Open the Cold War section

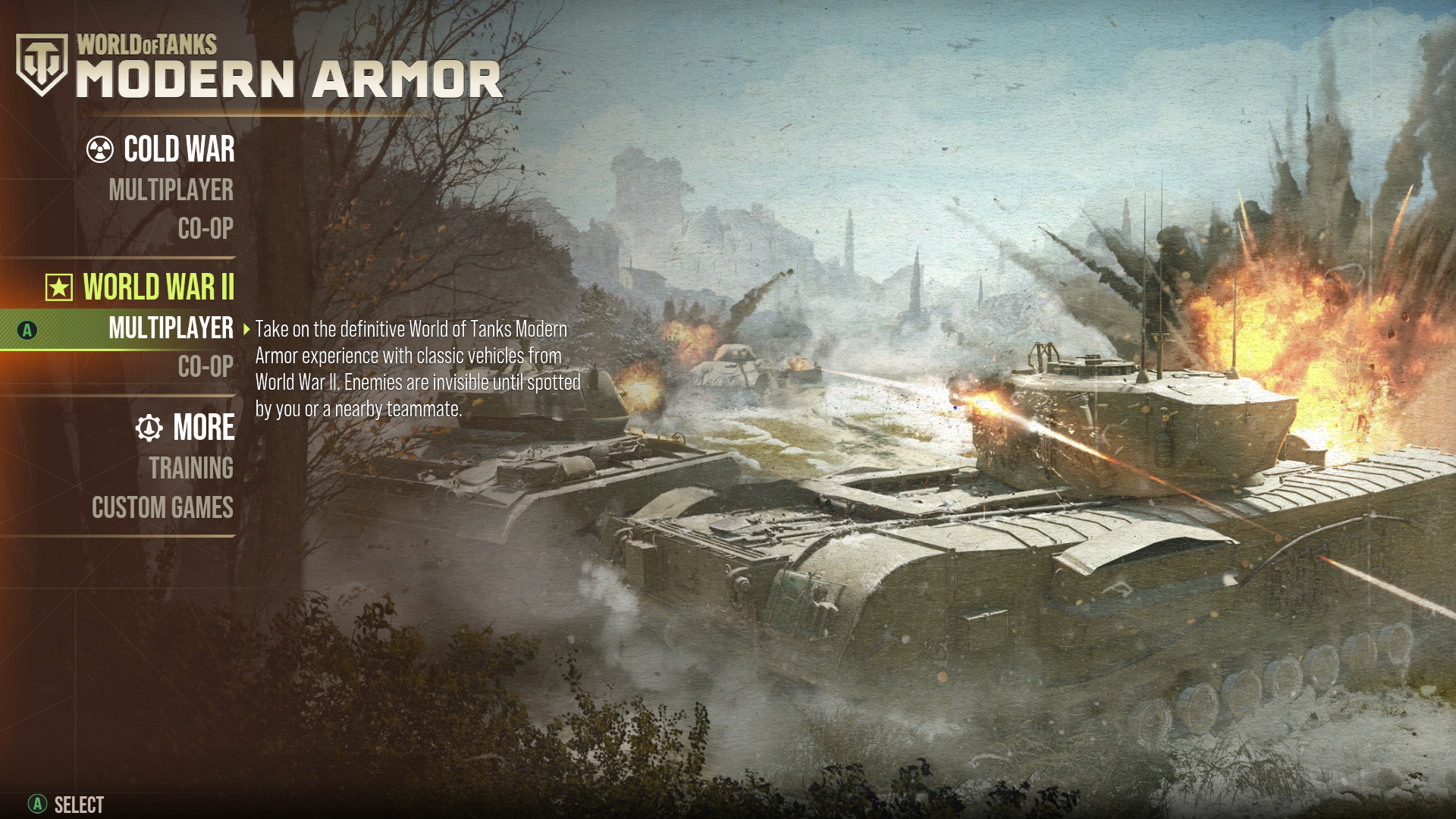point(179,150)
